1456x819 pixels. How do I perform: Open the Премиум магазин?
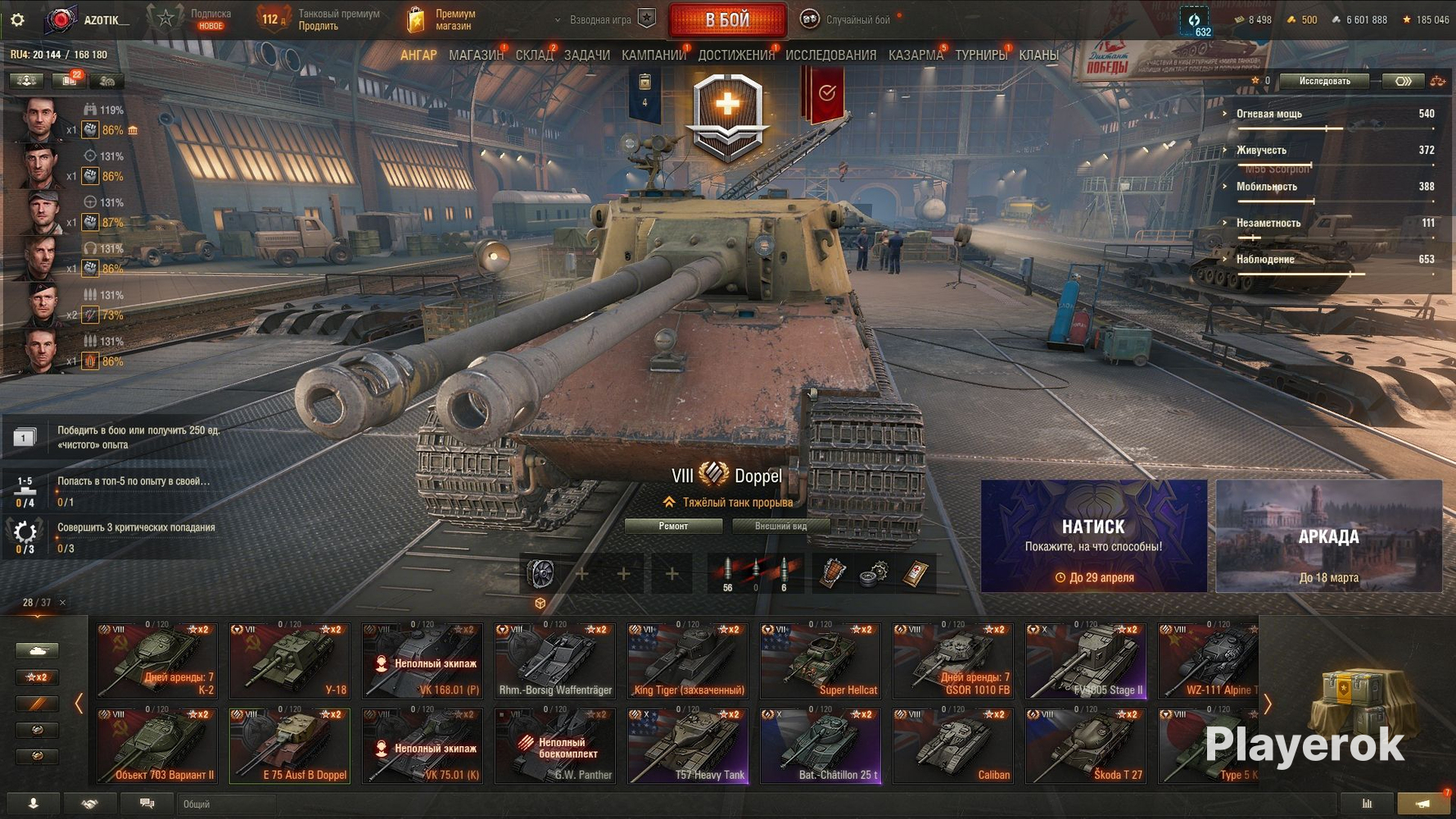tap(442, 20)
